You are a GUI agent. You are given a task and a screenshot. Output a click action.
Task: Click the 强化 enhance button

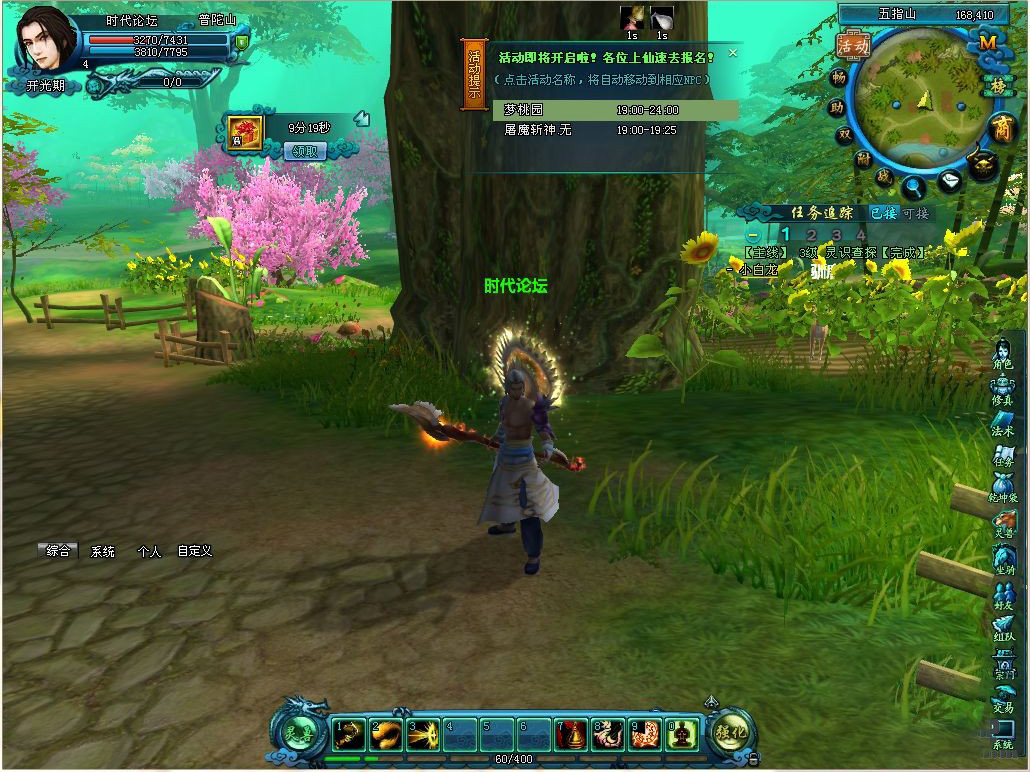coord(731,732)
